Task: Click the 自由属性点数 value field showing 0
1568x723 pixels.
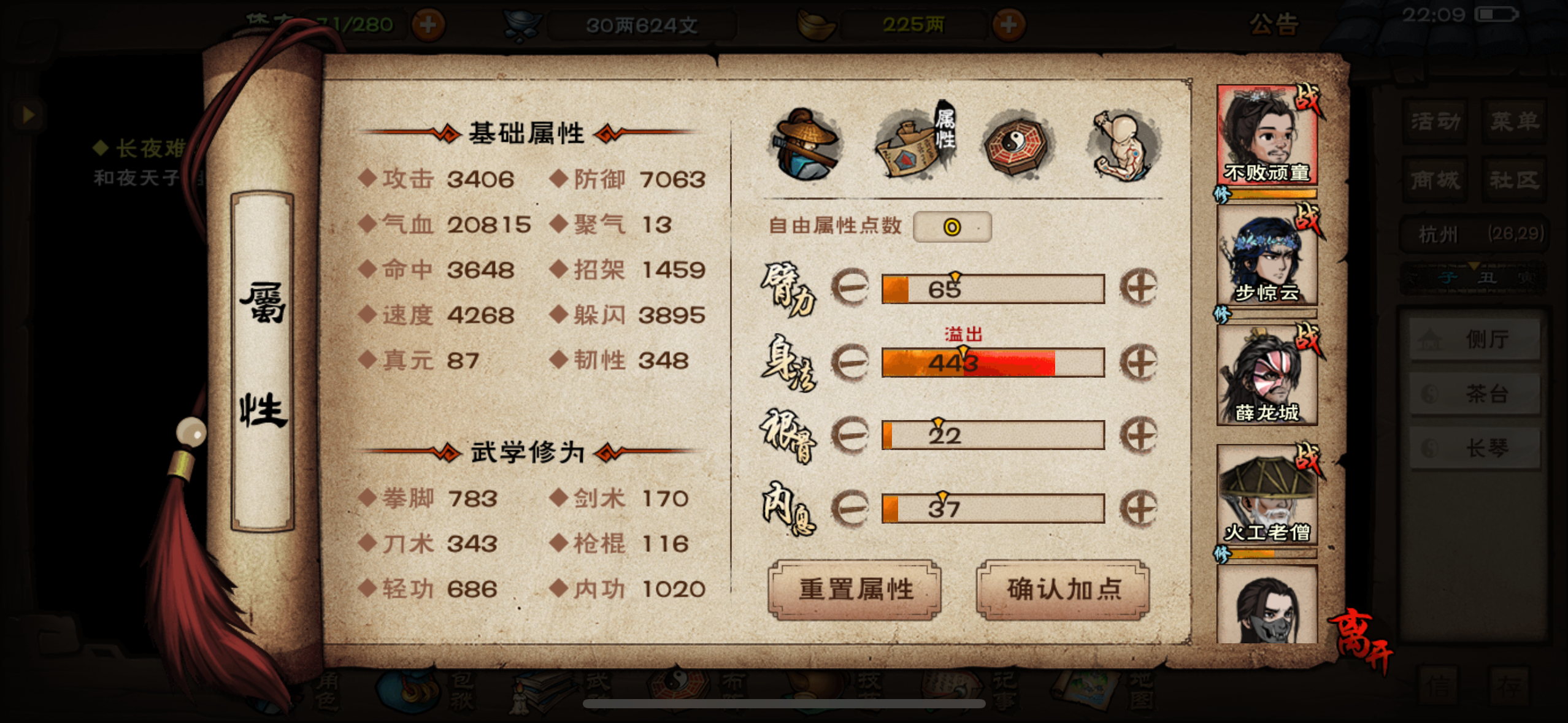Action: coord(952,226)
